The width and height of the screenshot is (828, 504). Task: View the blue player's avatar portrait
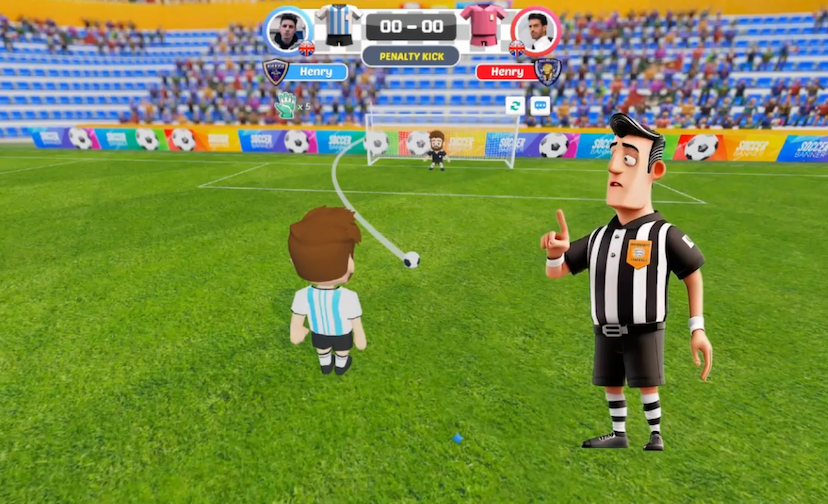[289, 30]
